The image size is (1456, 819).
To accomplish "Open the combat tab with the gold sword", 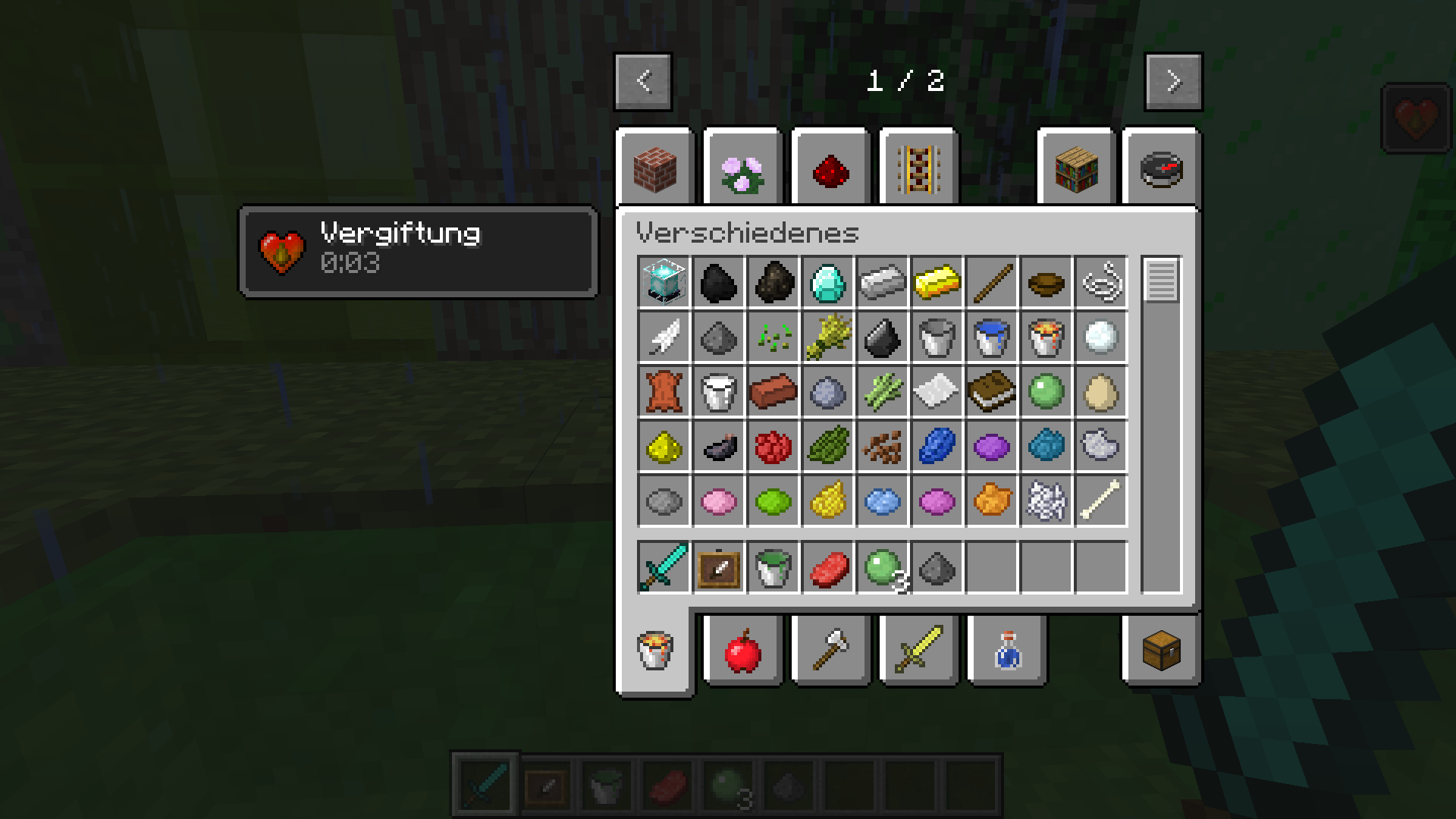I will [918, 651].
